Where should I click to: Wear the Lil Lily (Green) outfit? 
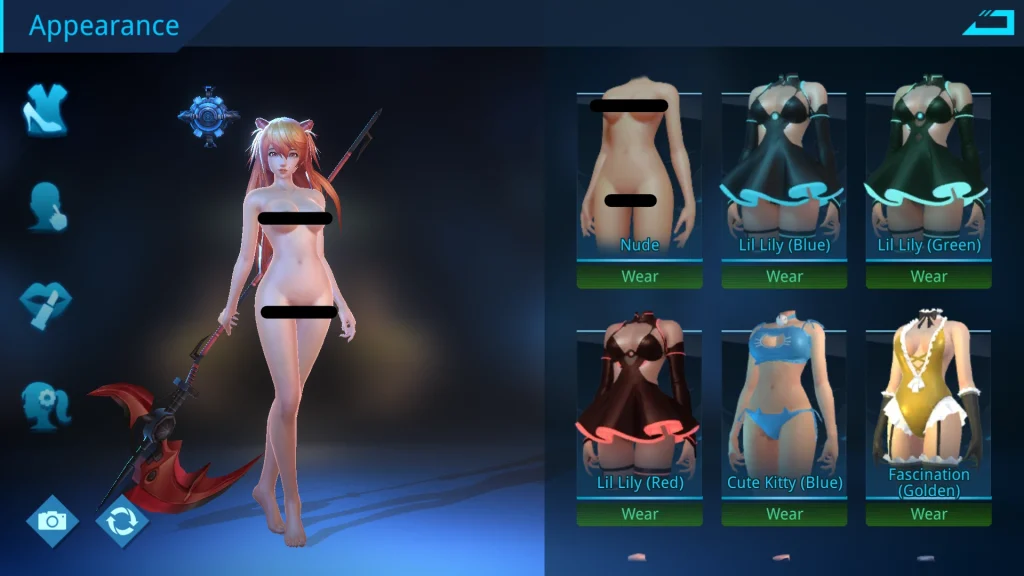click(x=928, y=276)
